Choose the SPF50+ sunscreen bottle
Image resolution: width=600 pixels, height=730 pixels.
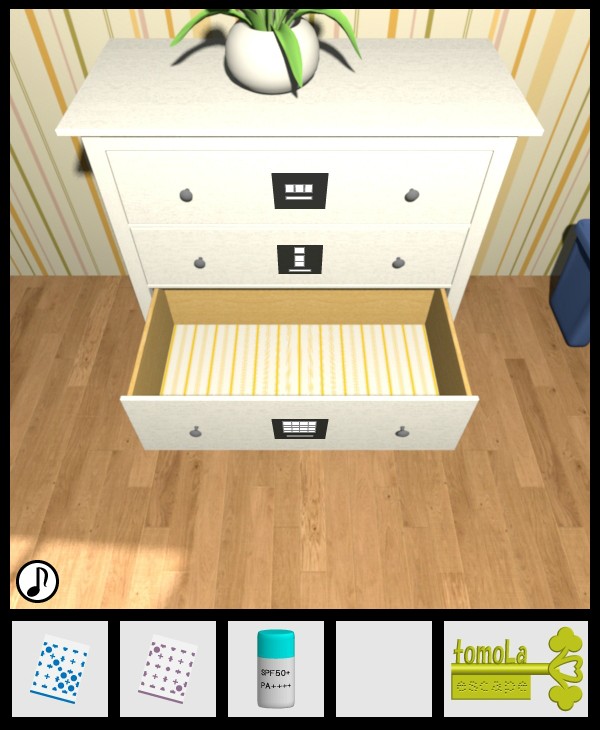(276, 669)
